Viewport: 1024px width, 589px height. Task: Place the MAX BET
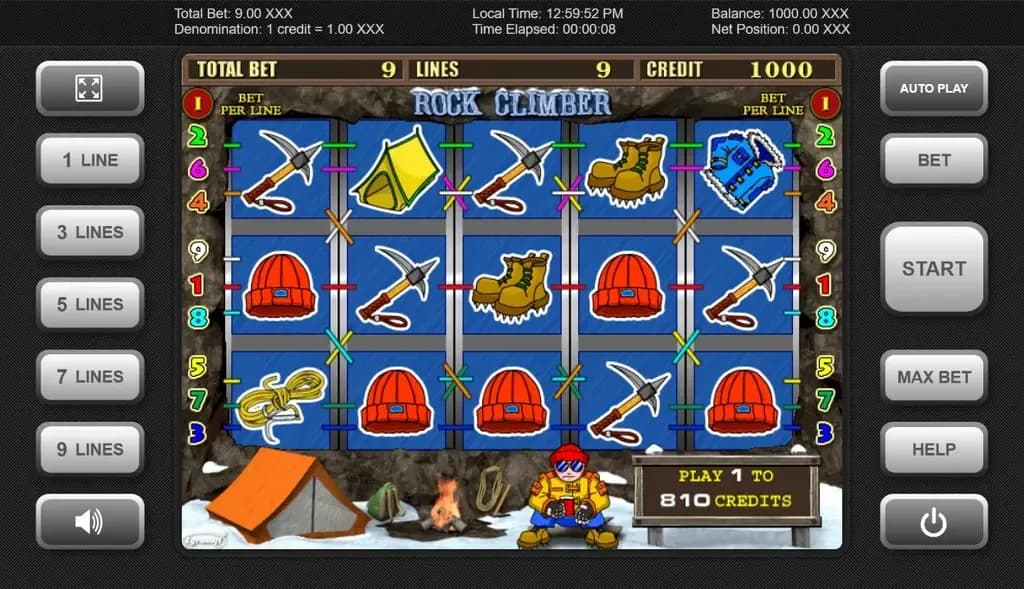[x=933, y=377]
